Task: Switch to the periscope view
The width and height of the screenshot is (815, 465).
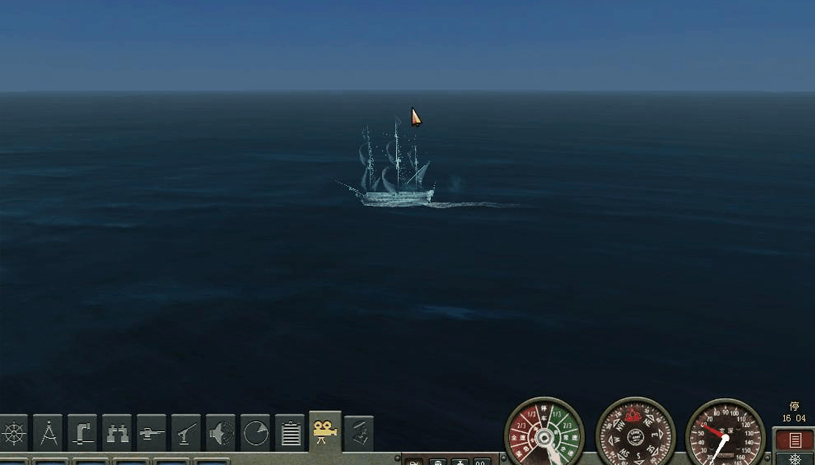Action: tap(82, 434)
